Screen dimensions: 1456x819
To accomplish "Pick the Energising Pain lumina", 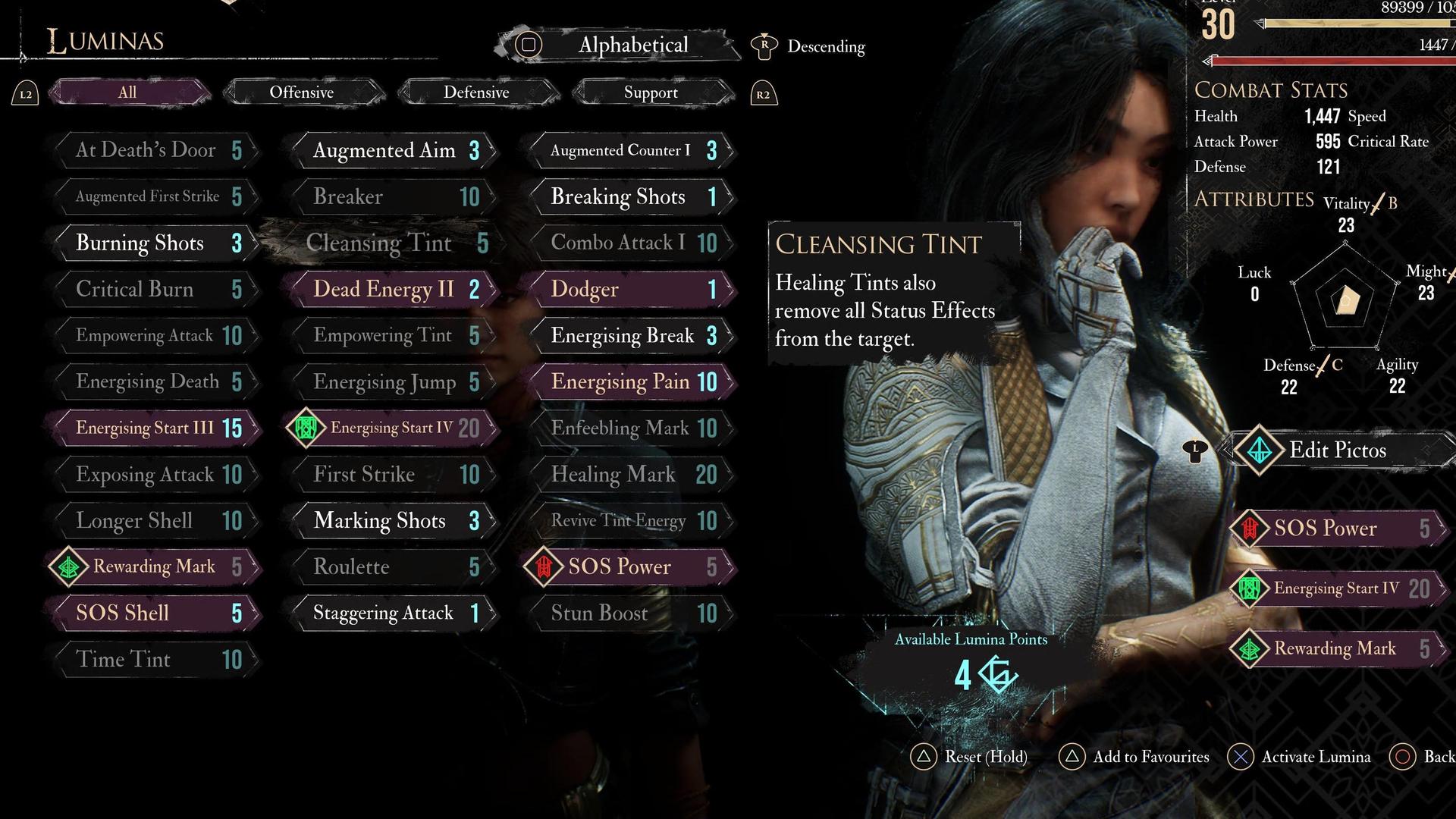I will 631,382.
